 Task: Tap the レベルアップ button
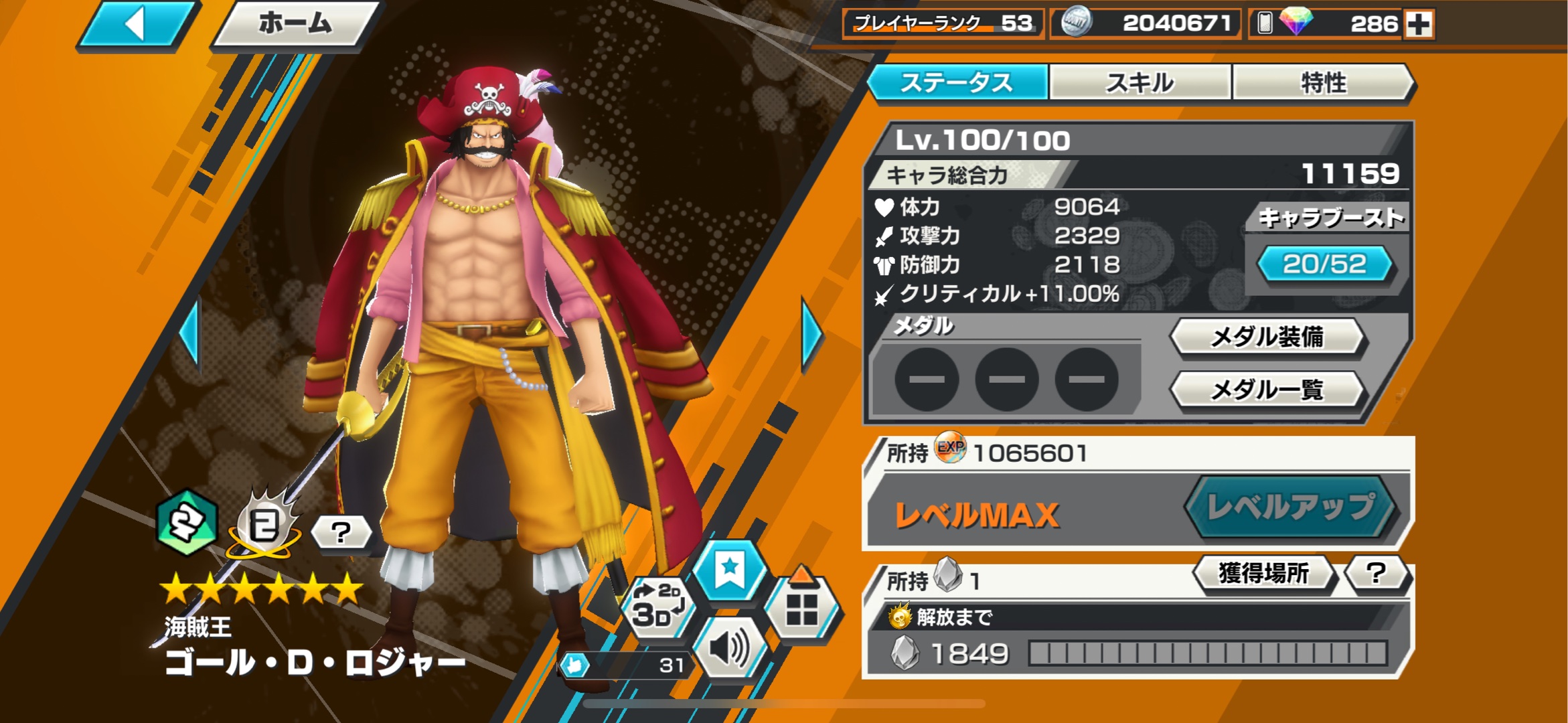point(1289,507)
